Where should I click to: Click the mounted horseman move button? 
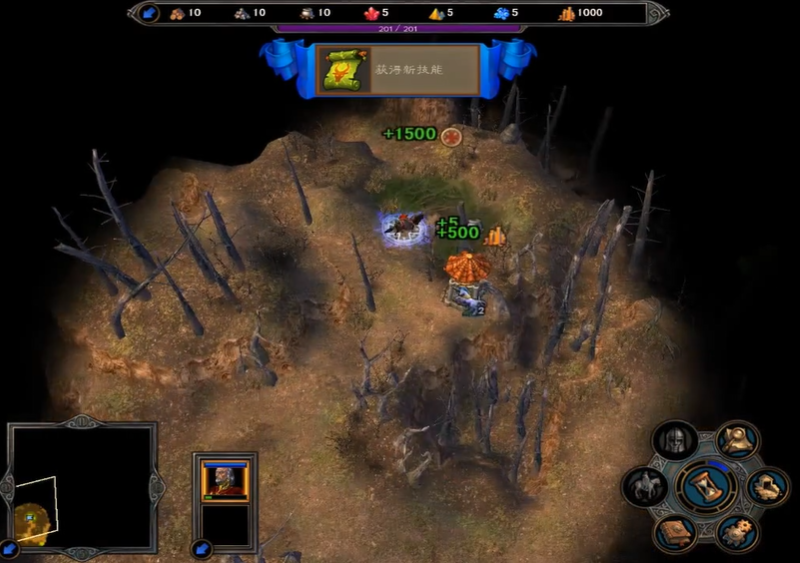click(x=645, y=487)
